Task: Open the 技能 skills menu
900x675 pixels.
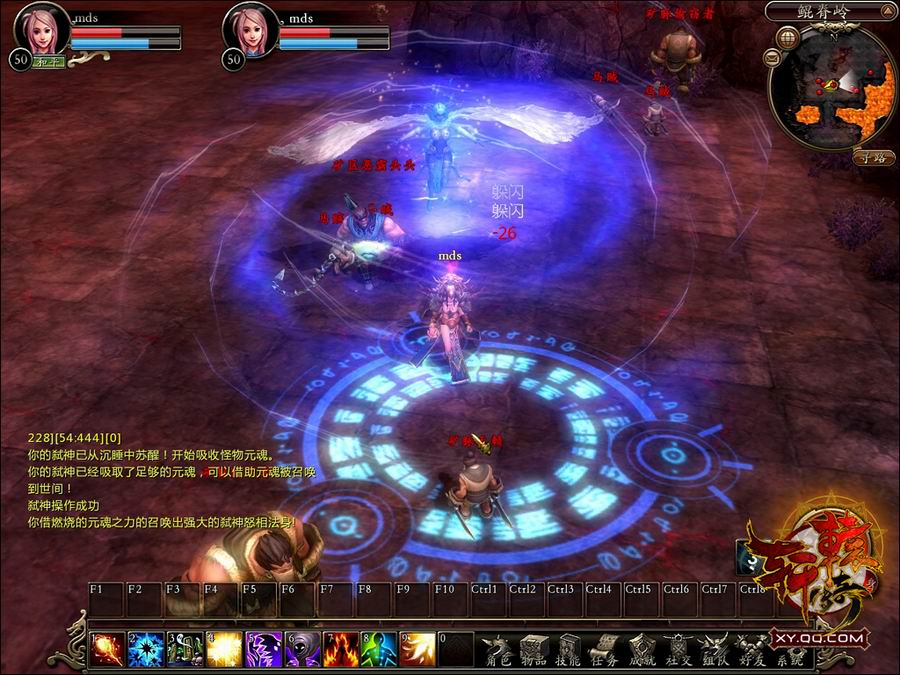Action: pos(570,649)
